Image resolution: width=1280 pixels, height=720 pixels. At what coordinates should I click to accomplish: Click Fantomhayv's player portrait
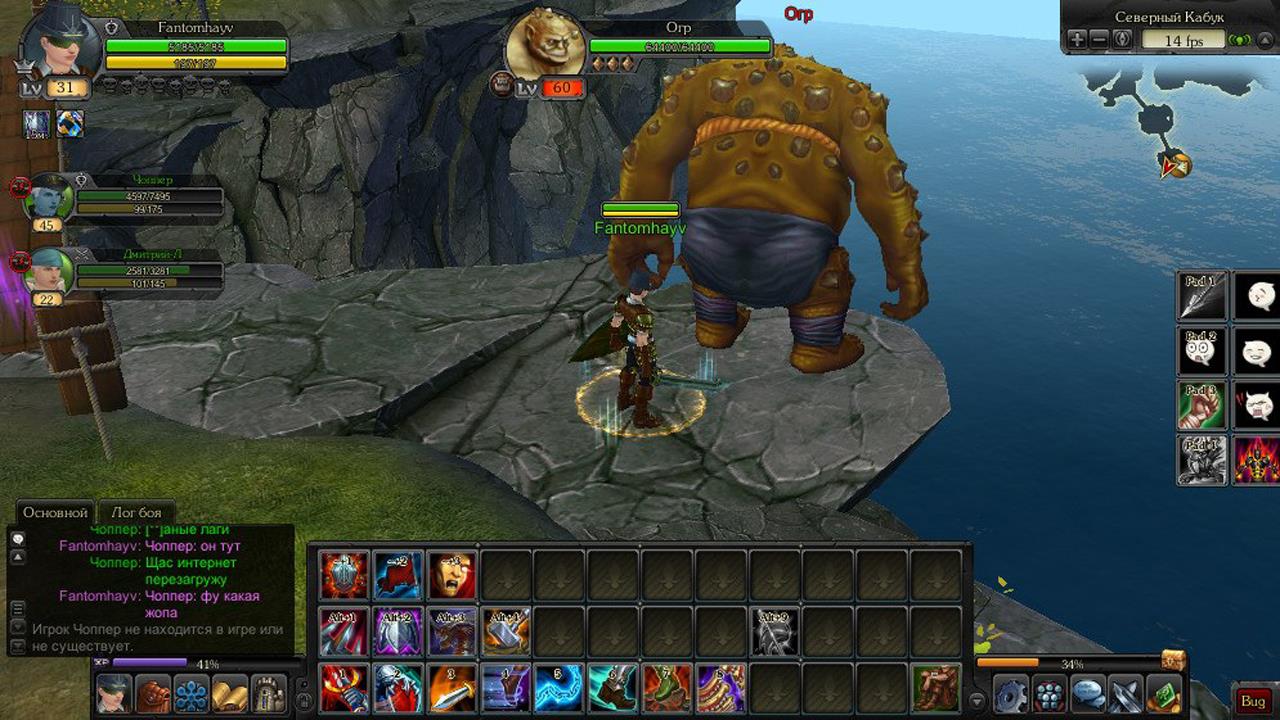click(61, 43)
